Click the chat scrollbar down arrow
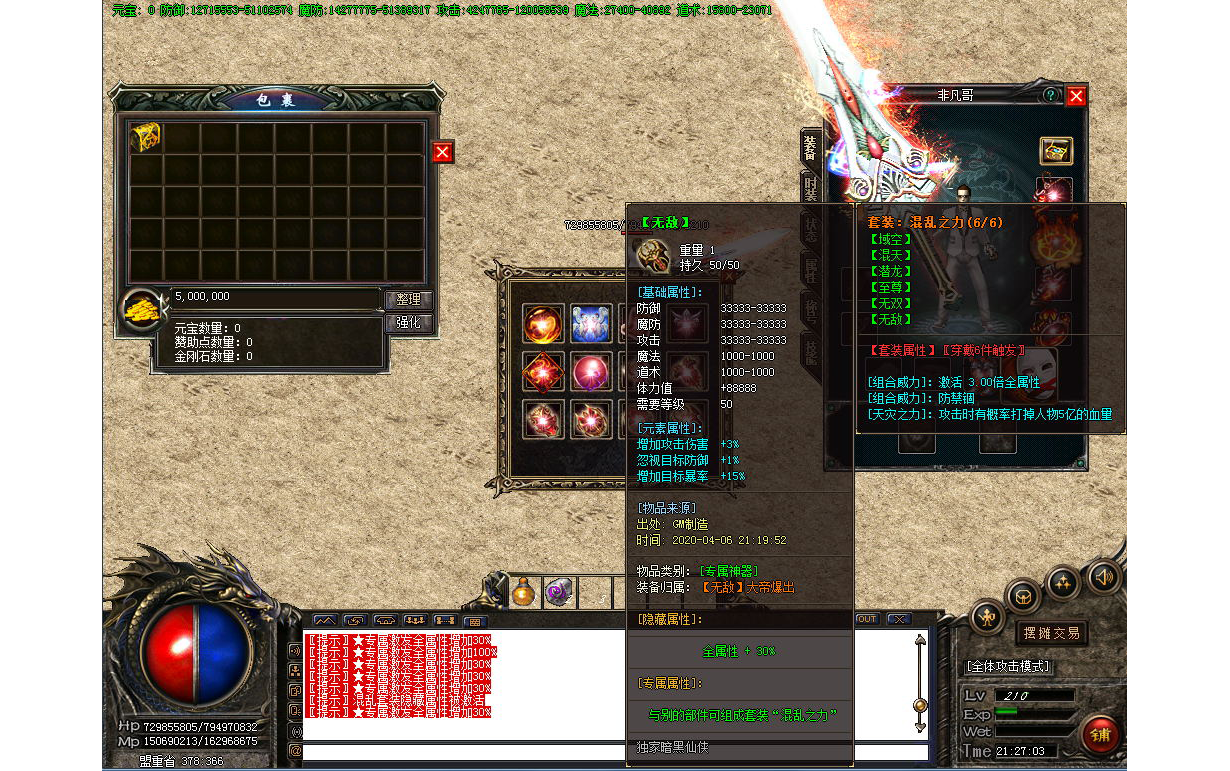This screenshot has height=771, width=1230. click(x=919, y=727)
